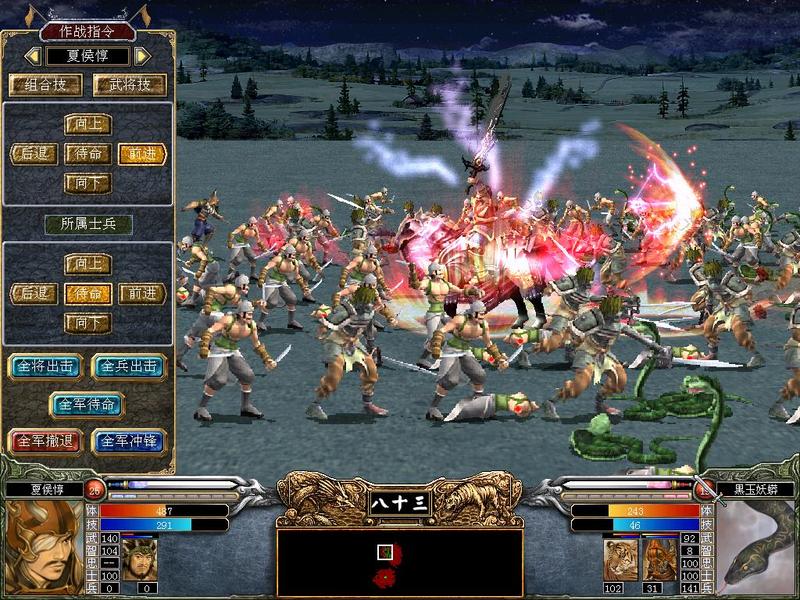The image size is (800, 600).
Task: Click the battlefield minimap
Action: point(399,560)
